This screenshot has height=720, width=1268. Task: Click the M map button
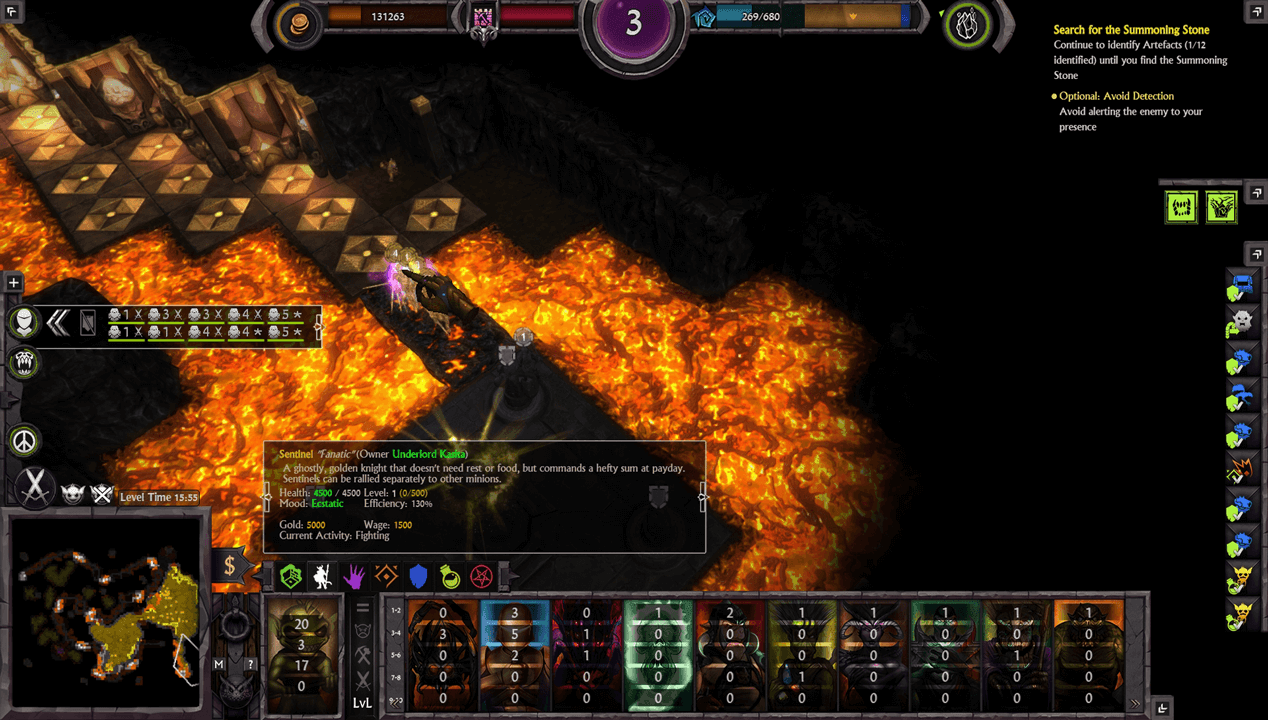coord(219,663)
